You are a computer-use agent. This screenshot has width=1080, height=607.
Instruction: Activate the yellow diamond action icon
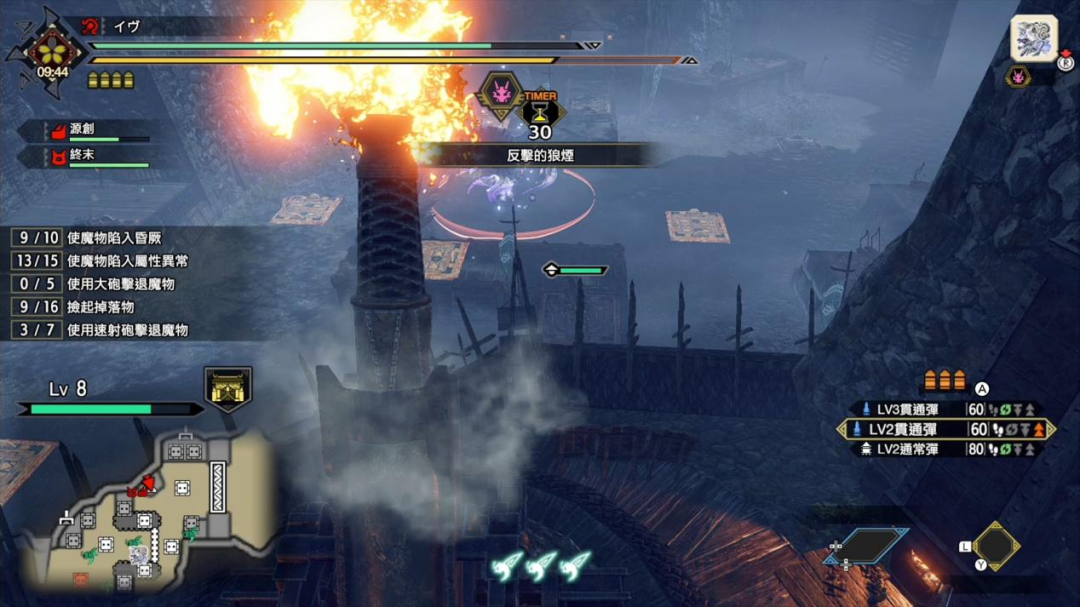click(x=996, y=546)
